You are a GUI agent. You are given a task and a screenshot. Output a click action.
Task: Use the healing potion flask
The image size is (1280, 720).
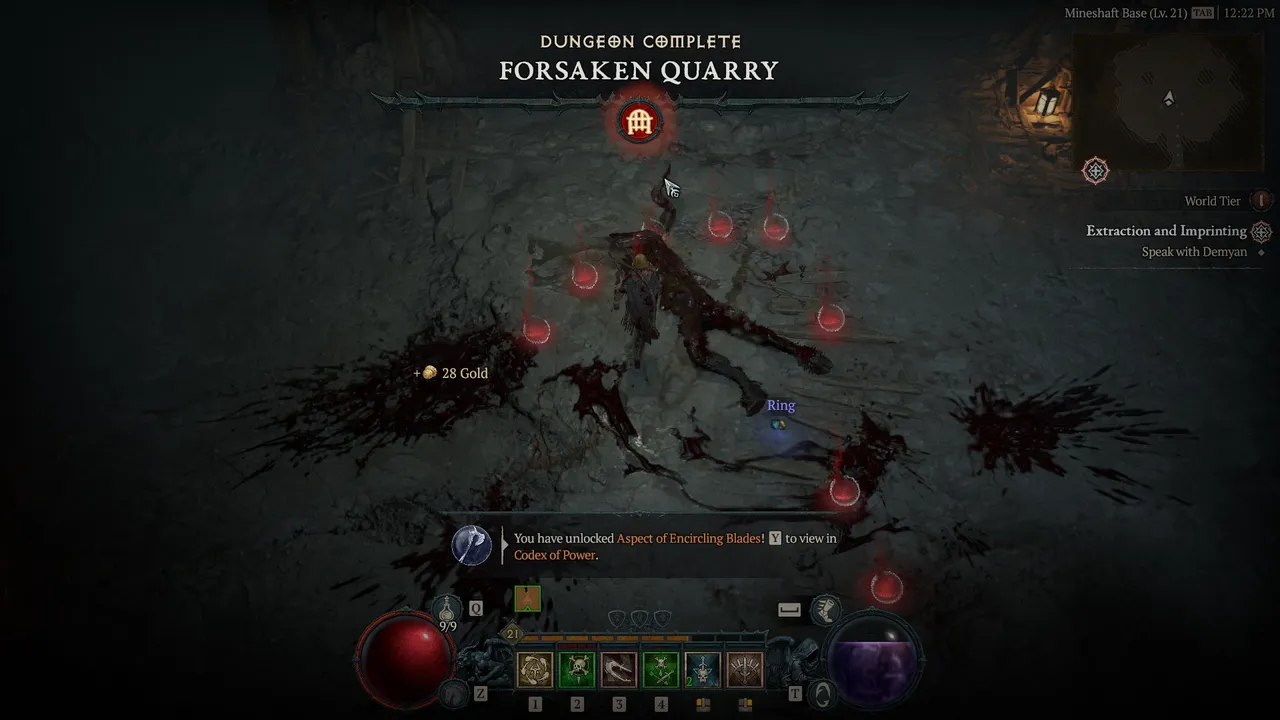[448, 607]
